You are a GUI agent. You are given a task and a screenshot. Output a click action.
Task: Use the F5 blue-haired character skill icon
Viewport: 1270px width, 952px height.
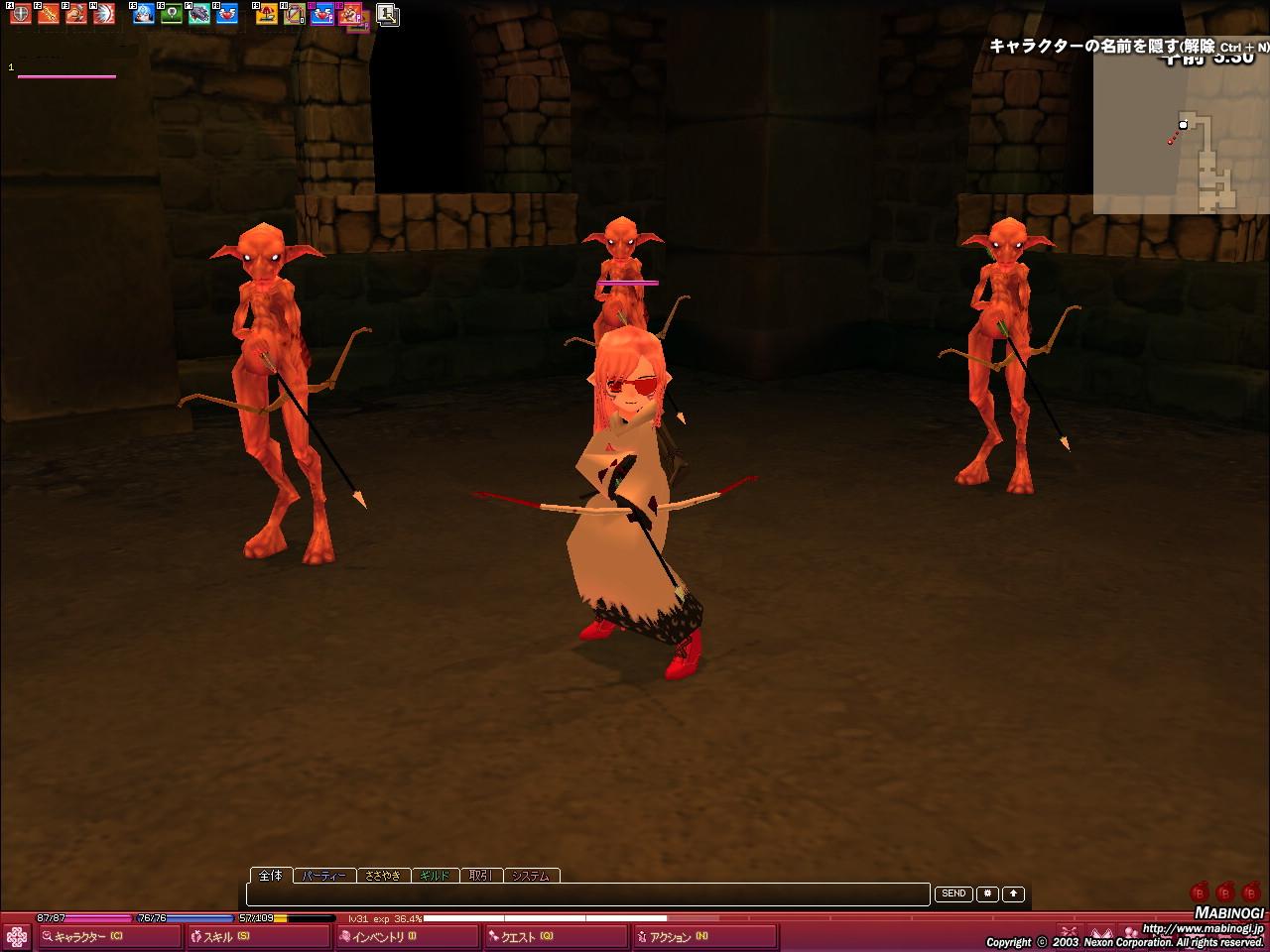tap(144, 14)
